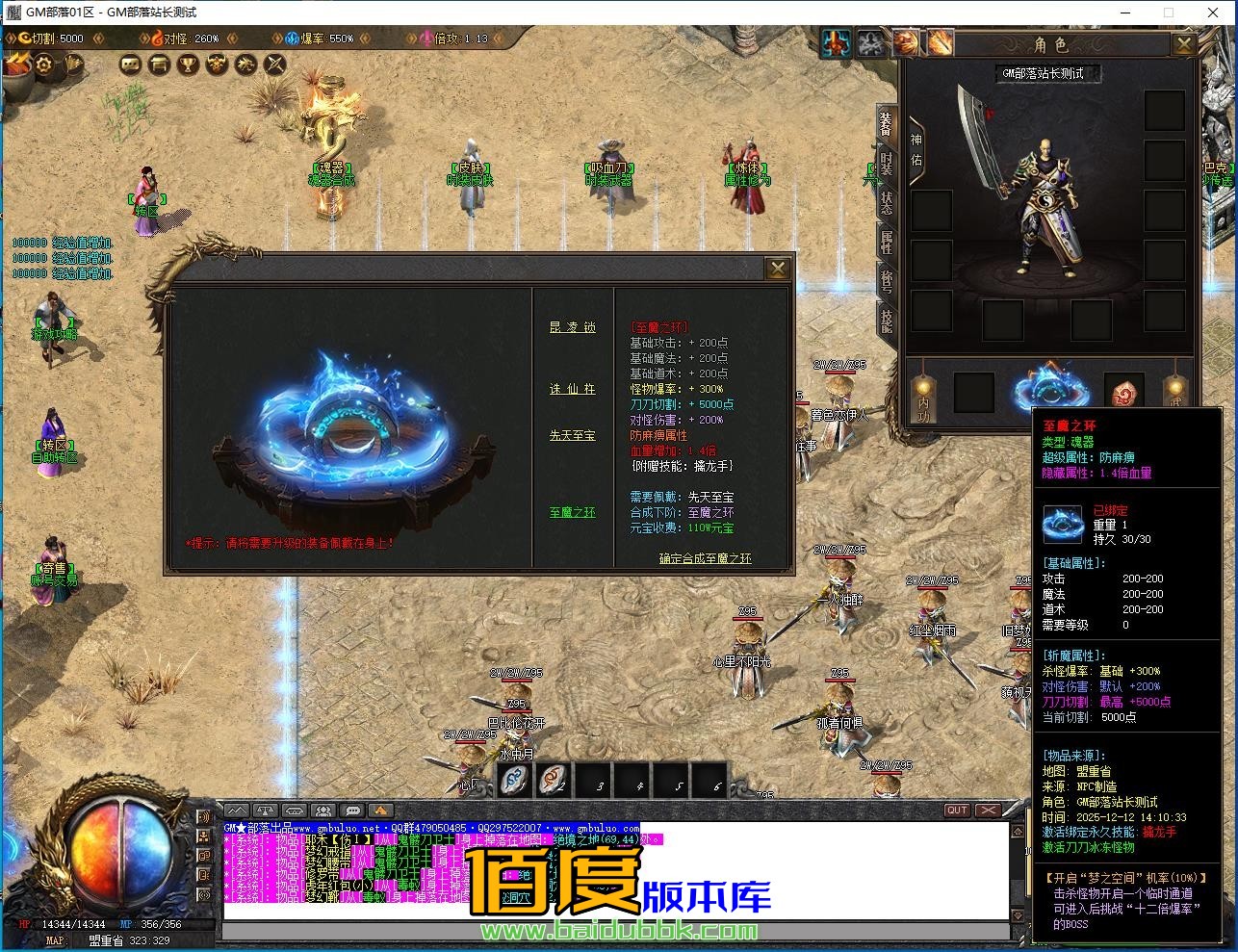Close the 角色 character panel

click(x=1184, y=44)
